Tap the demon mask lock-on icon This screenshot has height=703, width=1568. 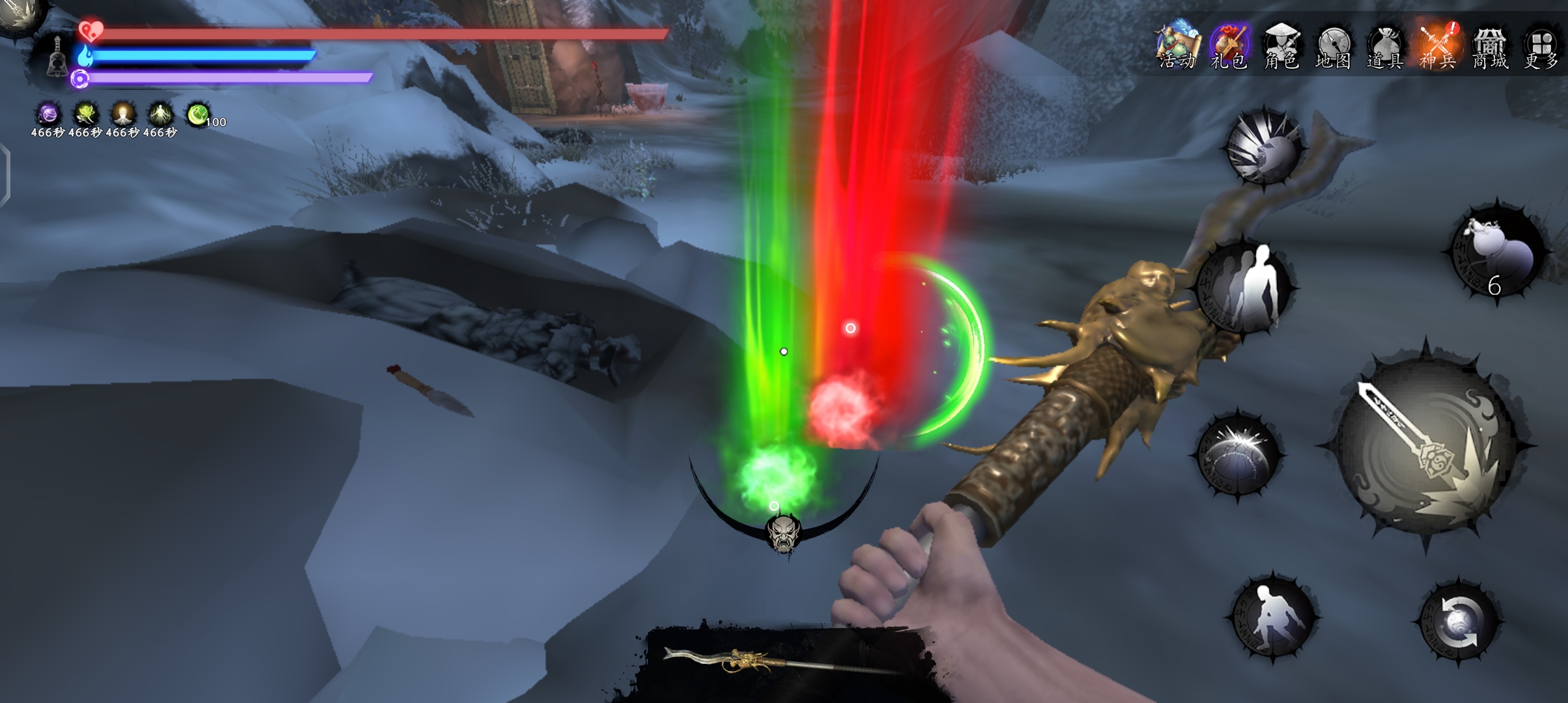783,534
